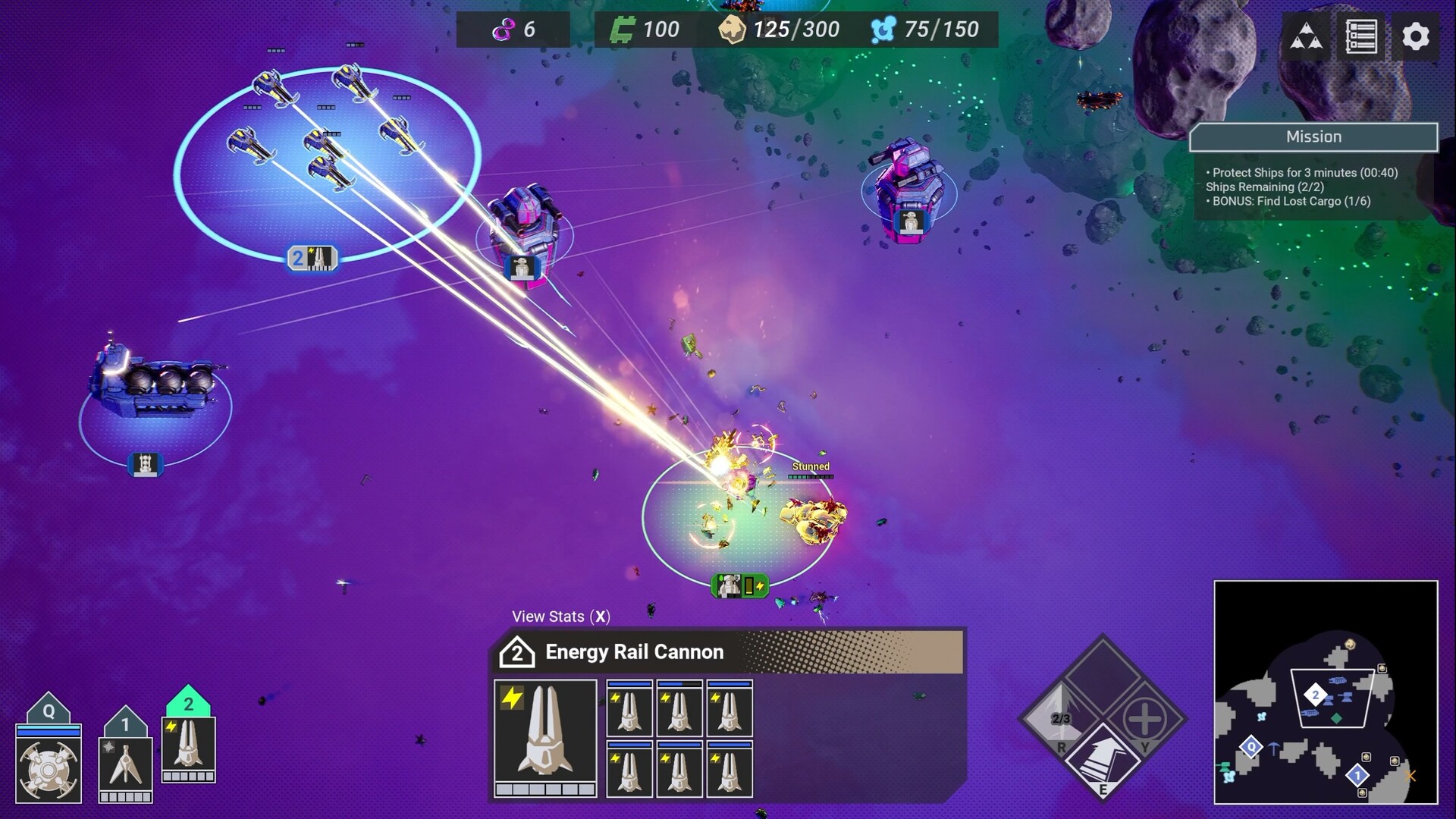Viewport: 1456px width, 819px height.
Task: Select the group 2 badge under the squadron
Action: [312, 258]
